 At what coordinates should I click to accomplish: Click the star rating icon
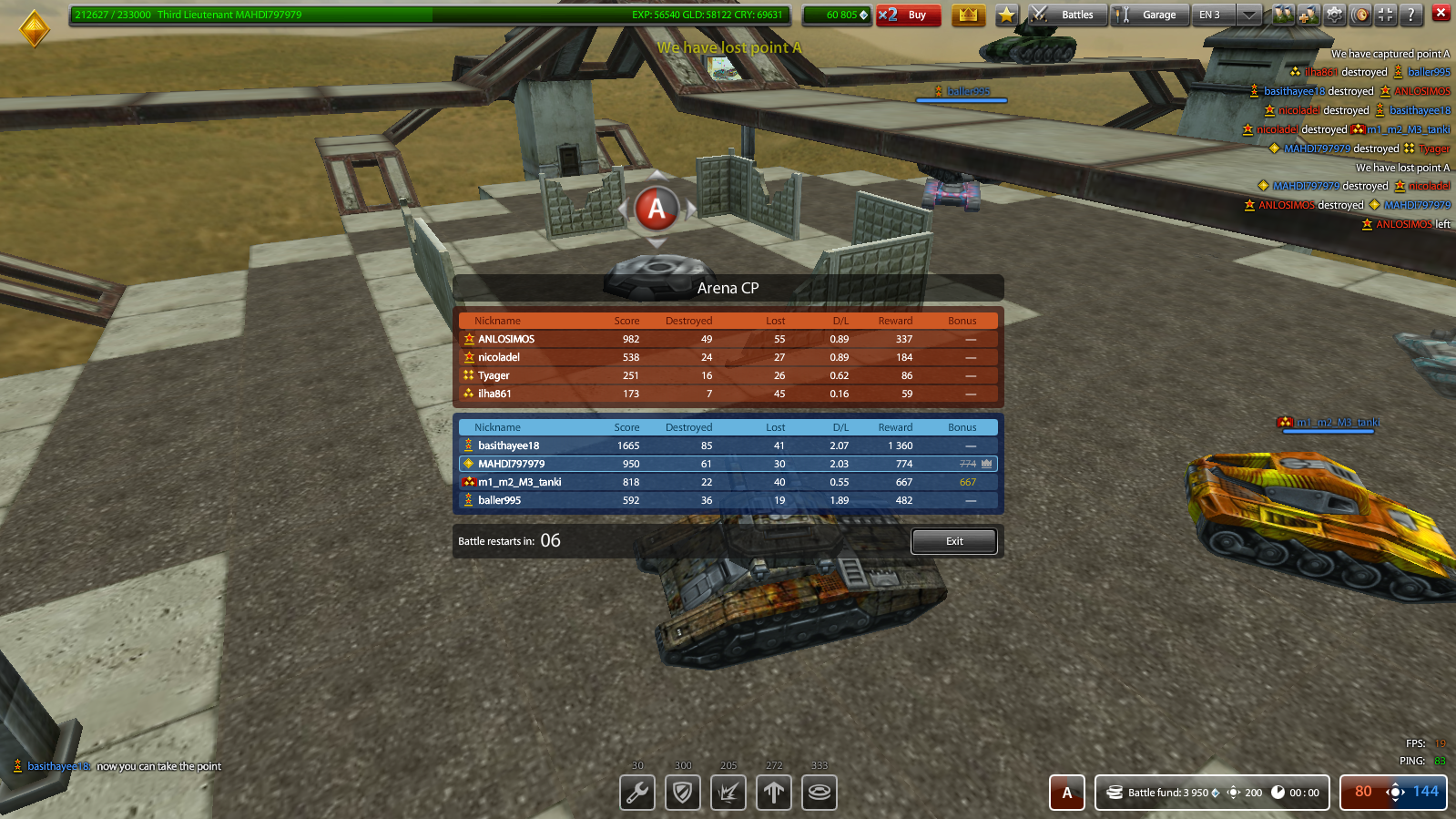[1006, 15]
